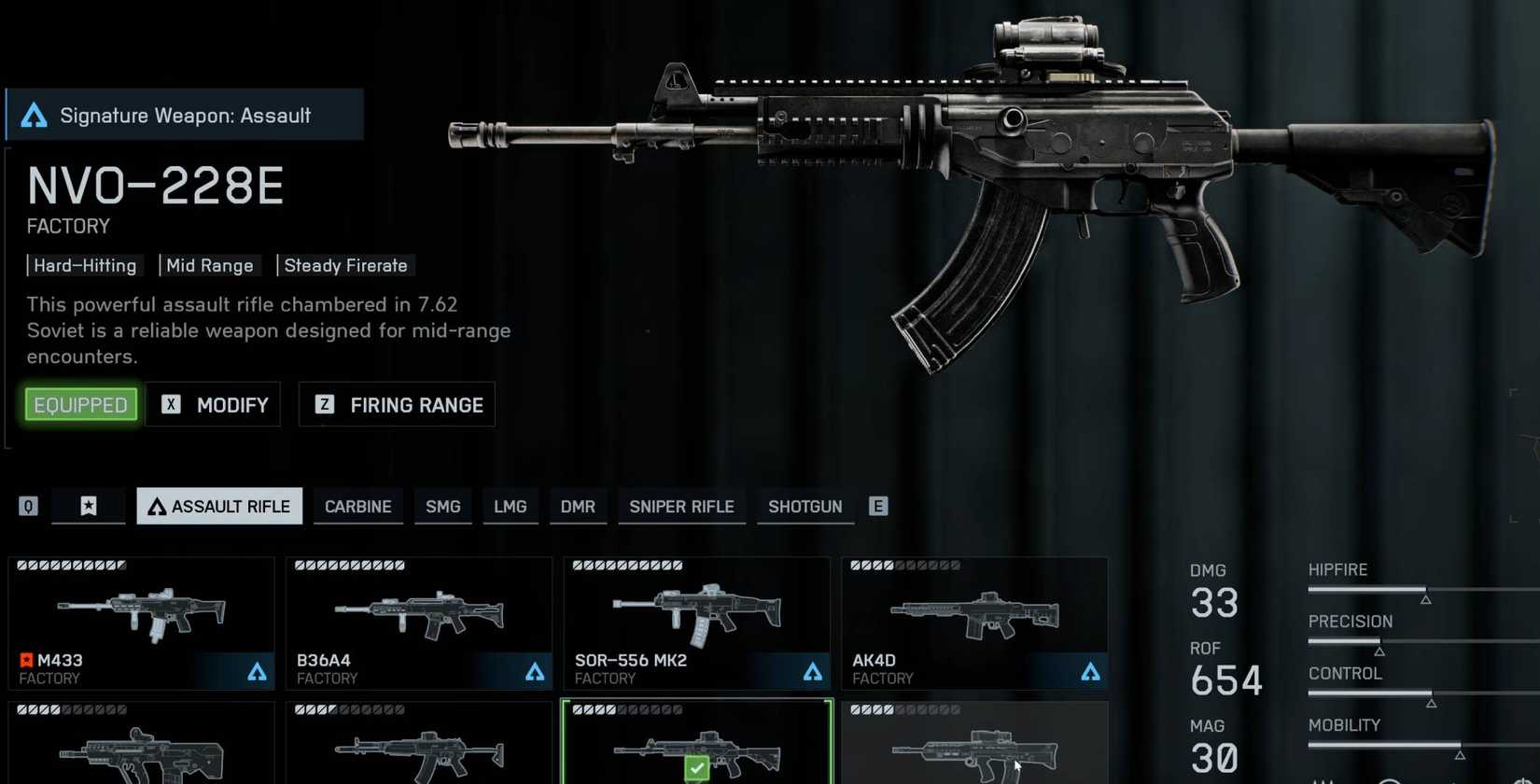Select the AK4D weapon thumbnail
This screenshot has height=784, width=1540.
[x=973, y=616]
